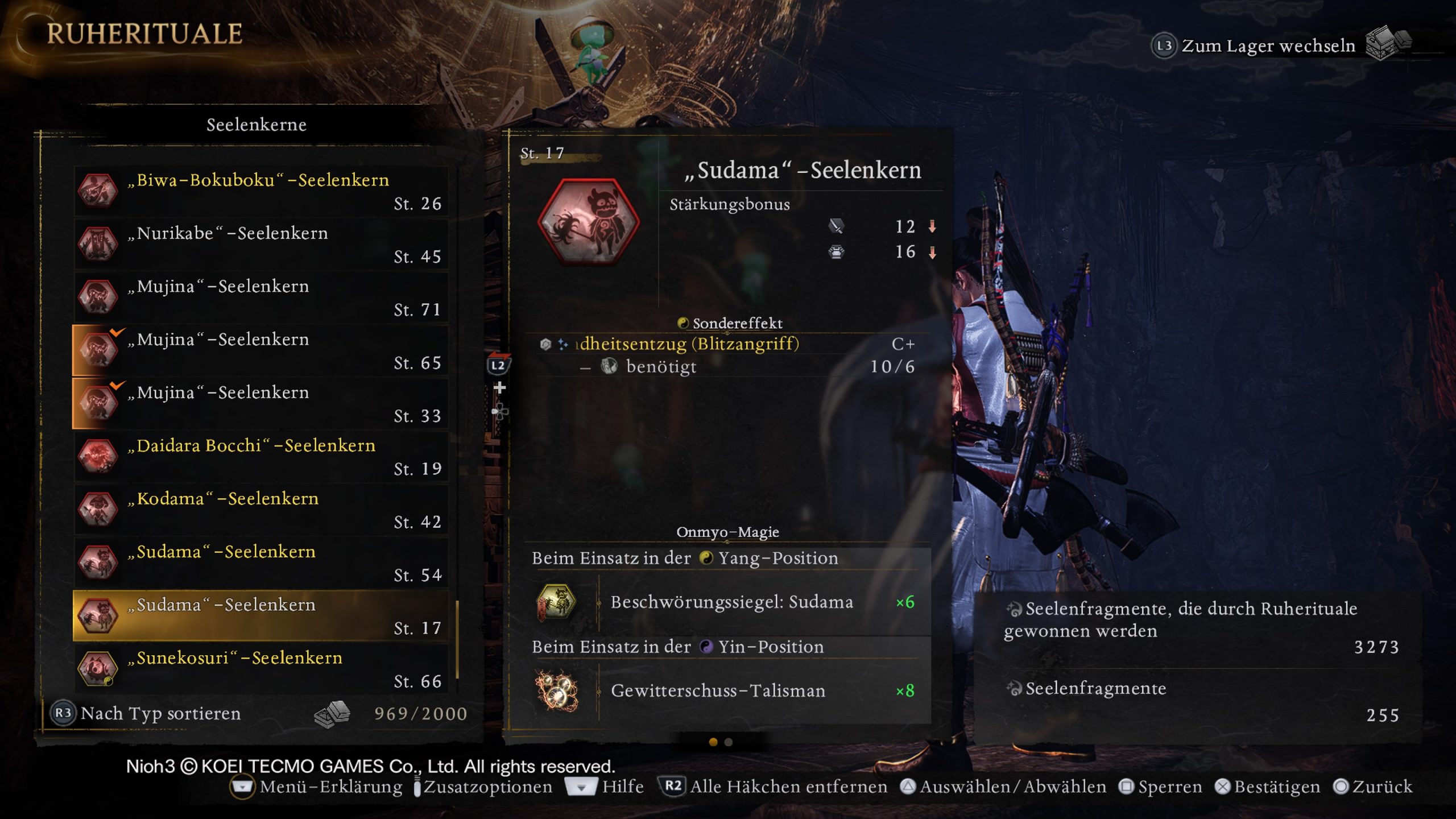
Task: Select the Biwa-Bokuboku soul core row
Action: [260, 191]
